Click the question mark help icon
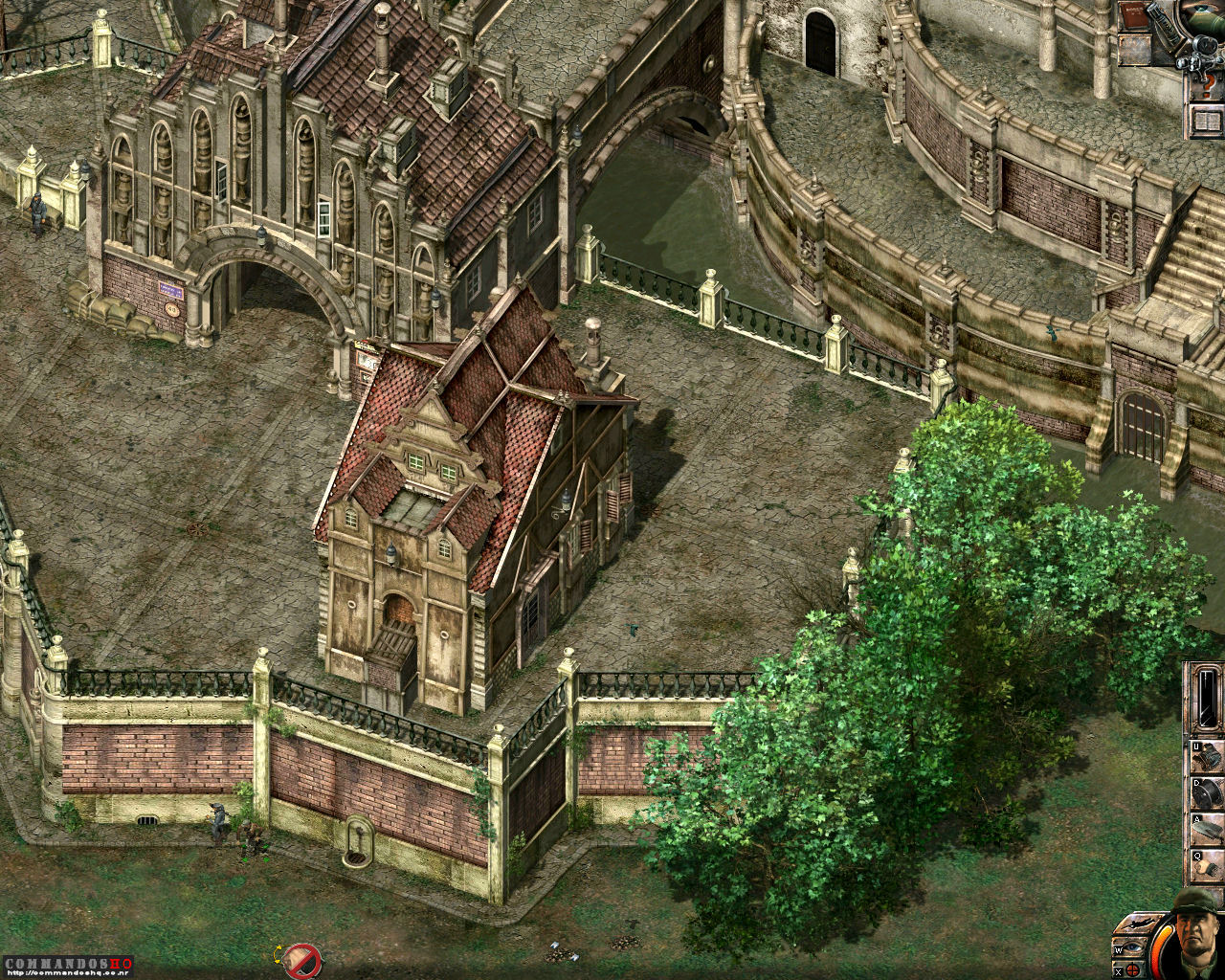The height and width of the screenshot is (980, 1225). (x=1209, y=84)
